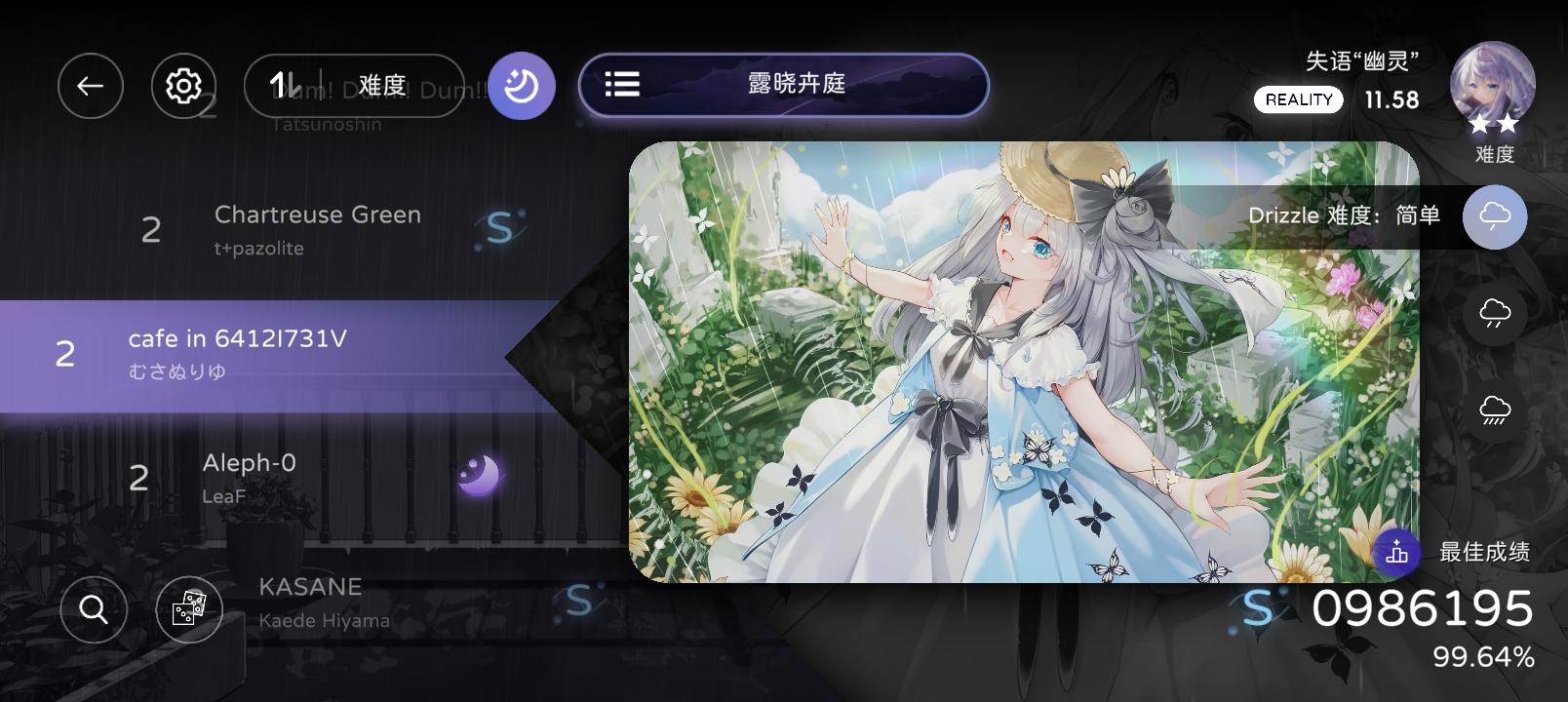Open the settings gear
Image resolution: width=1568 pixels, height=702 pixels.
pos(184,86)
